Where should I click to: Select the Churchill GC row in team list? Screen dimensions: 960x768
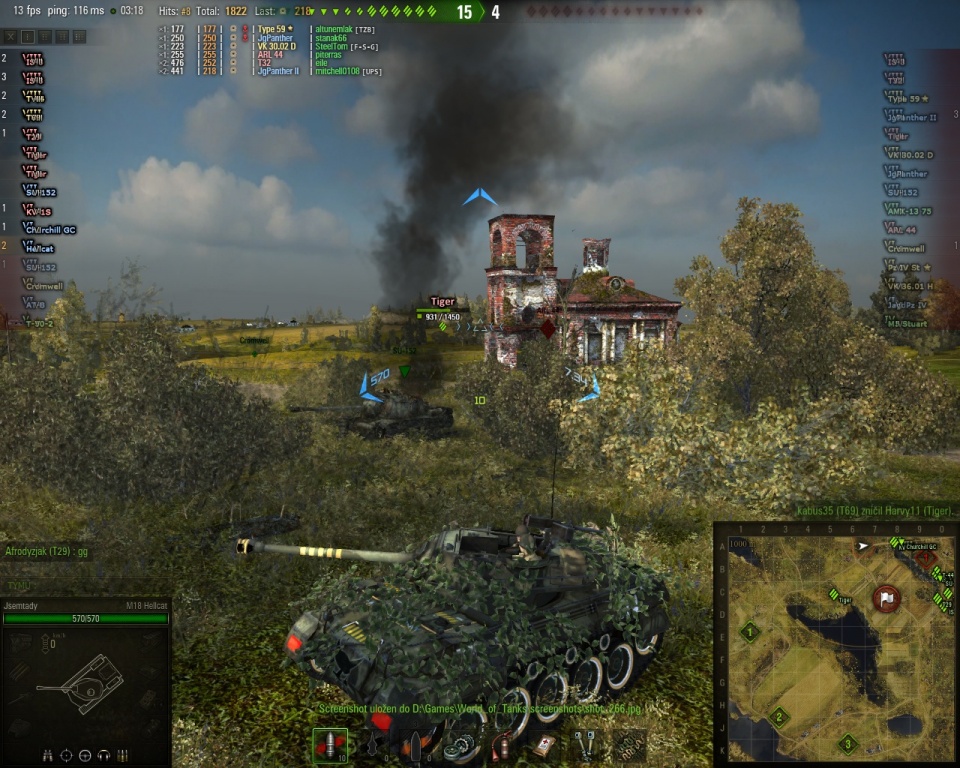tap(50, 230)
